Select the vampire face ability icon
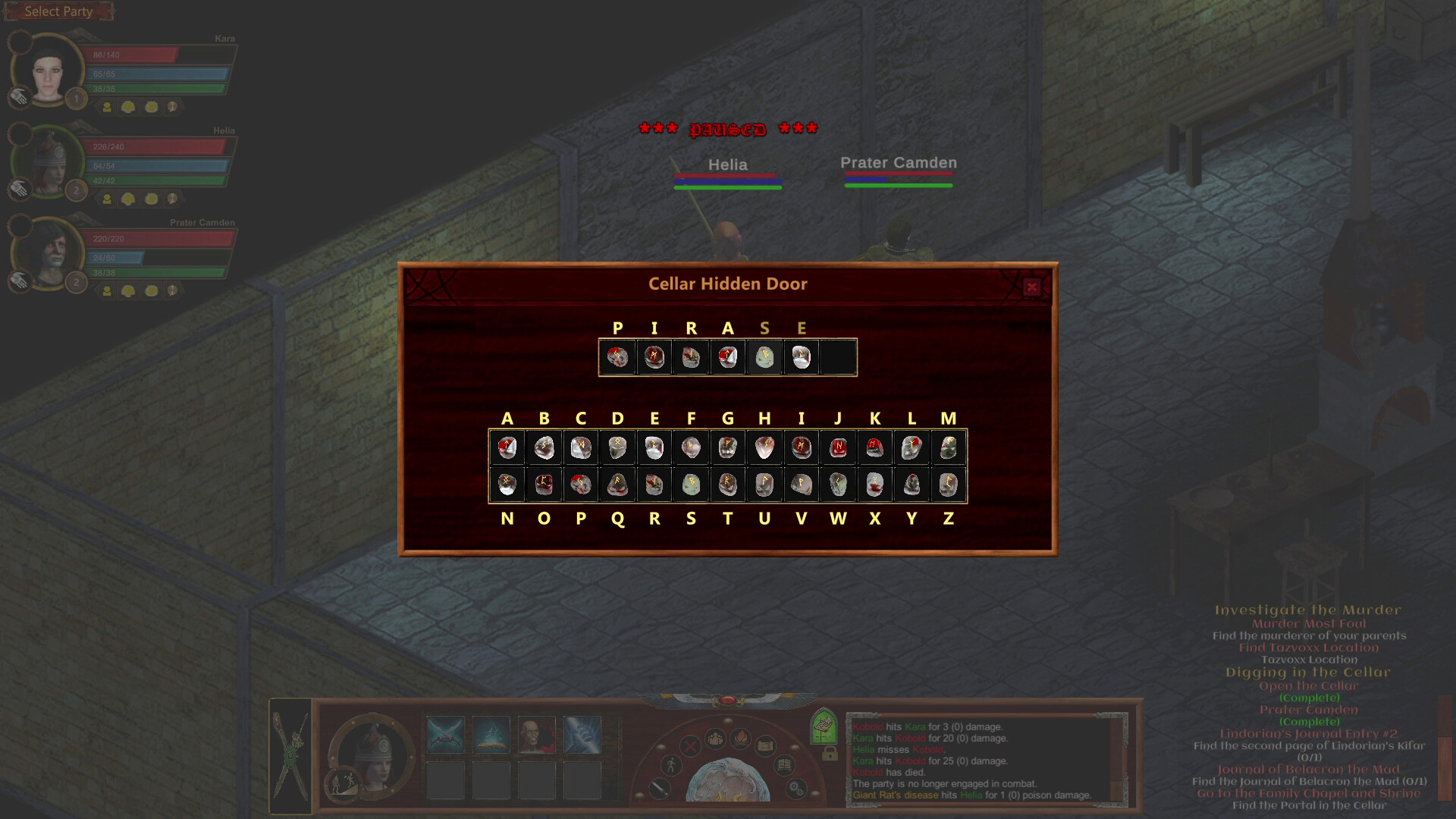 pos(535,734)
